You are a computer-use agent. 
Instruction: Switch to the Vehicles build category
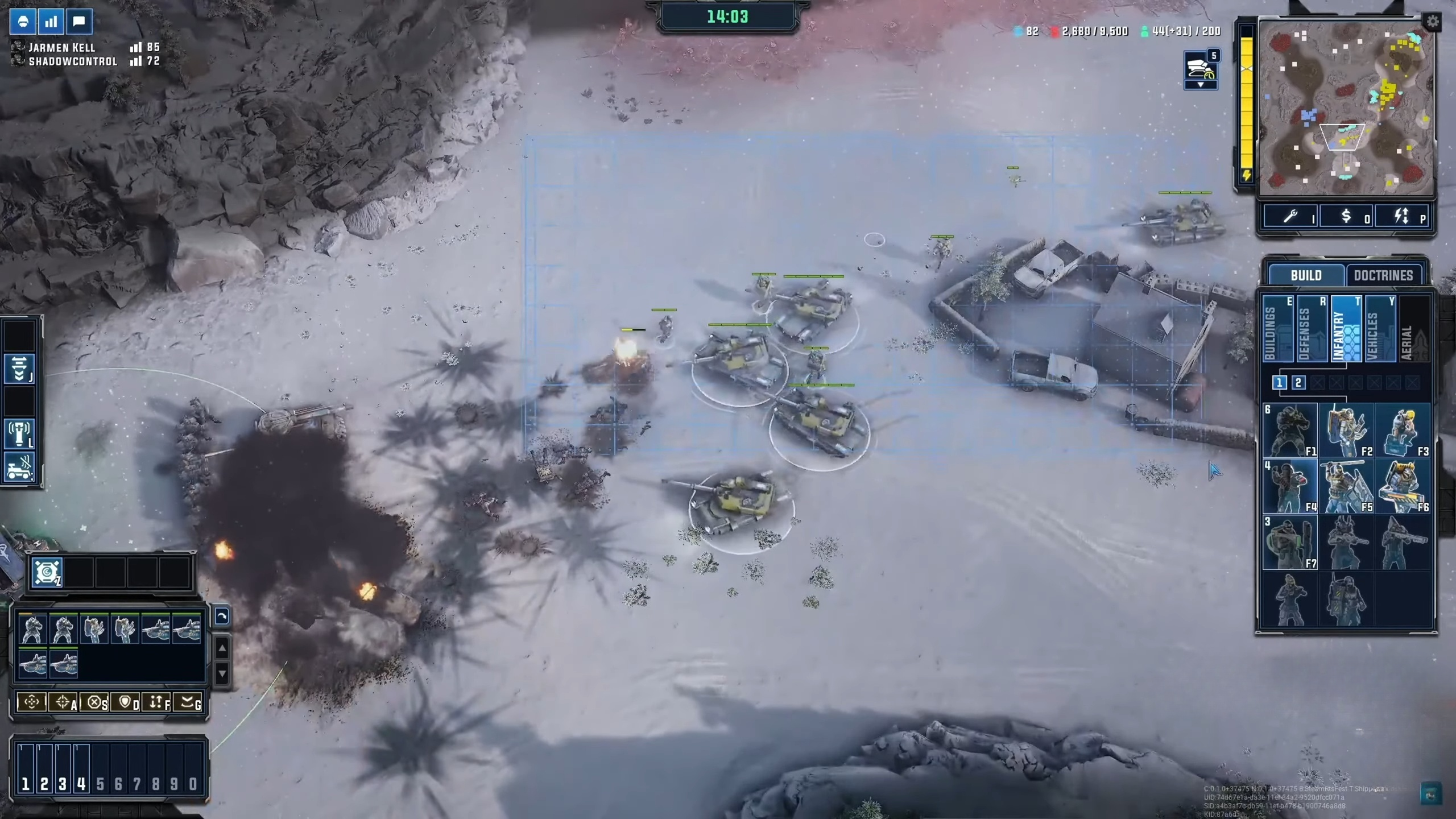pyautogui.click(x=1379, y=330)
